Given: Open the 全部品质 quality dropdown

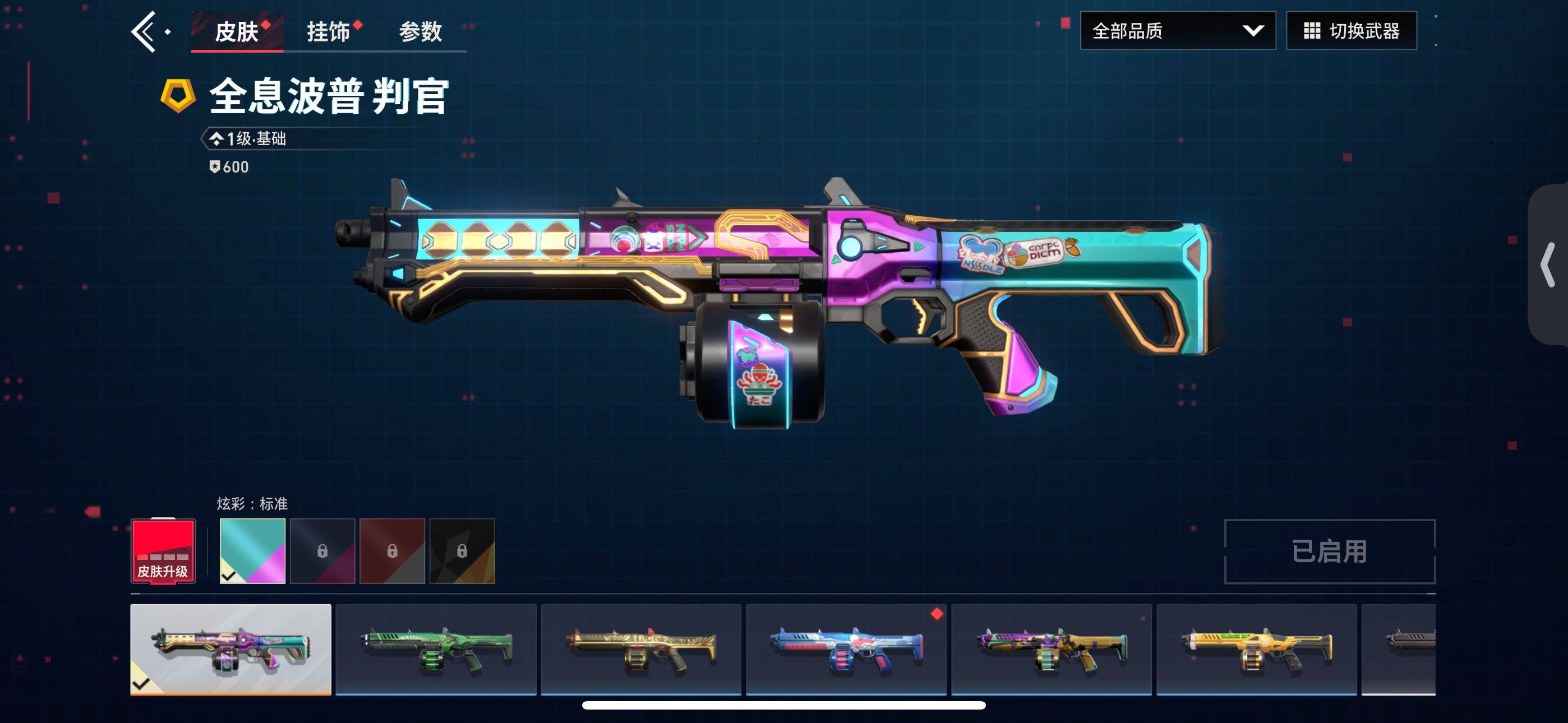Looking at the screenshot, I should 1177,30.
